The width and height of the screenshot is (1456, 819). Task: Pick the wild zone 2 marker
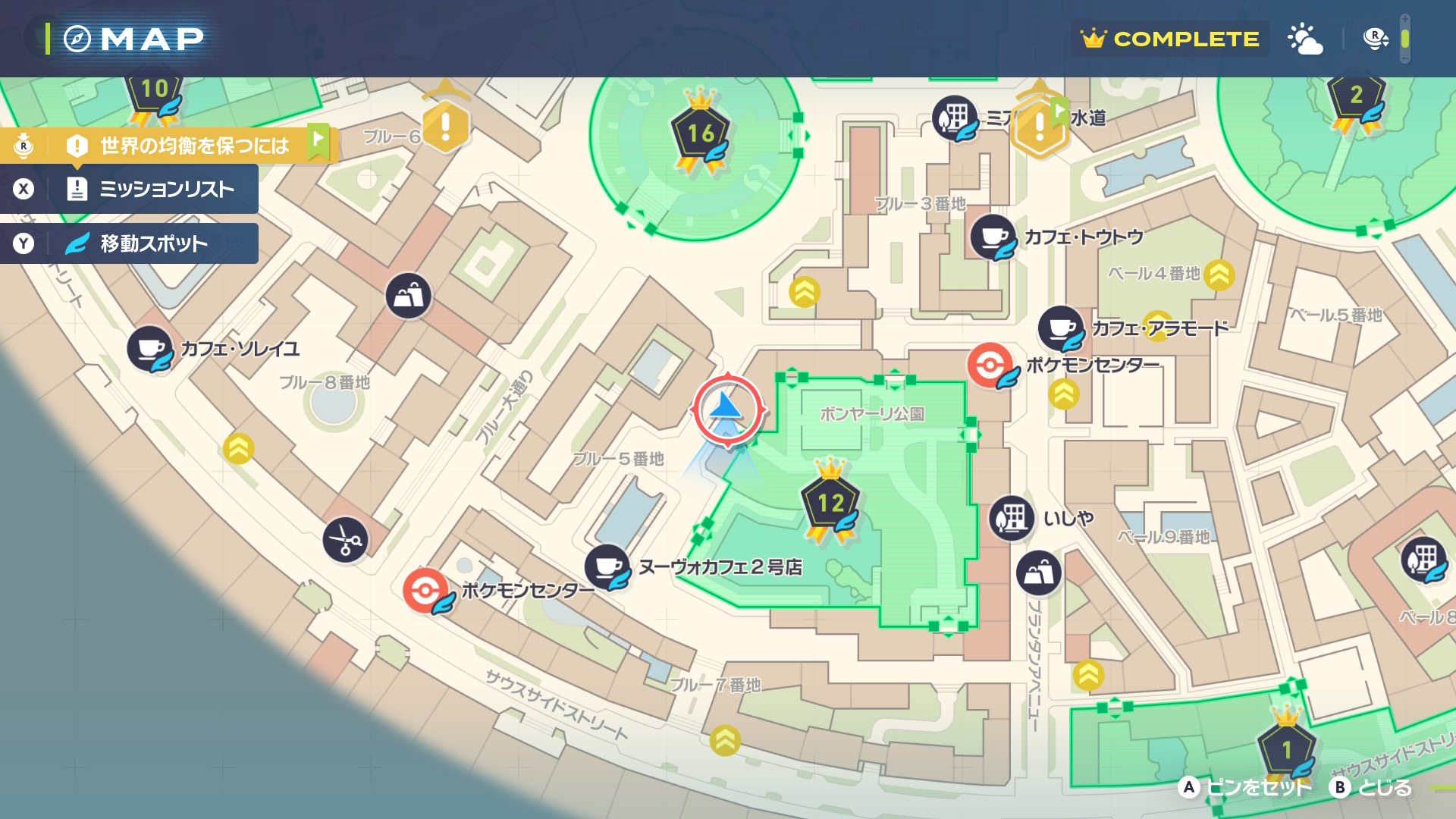pyautogui.click(x=1356, y=97)
